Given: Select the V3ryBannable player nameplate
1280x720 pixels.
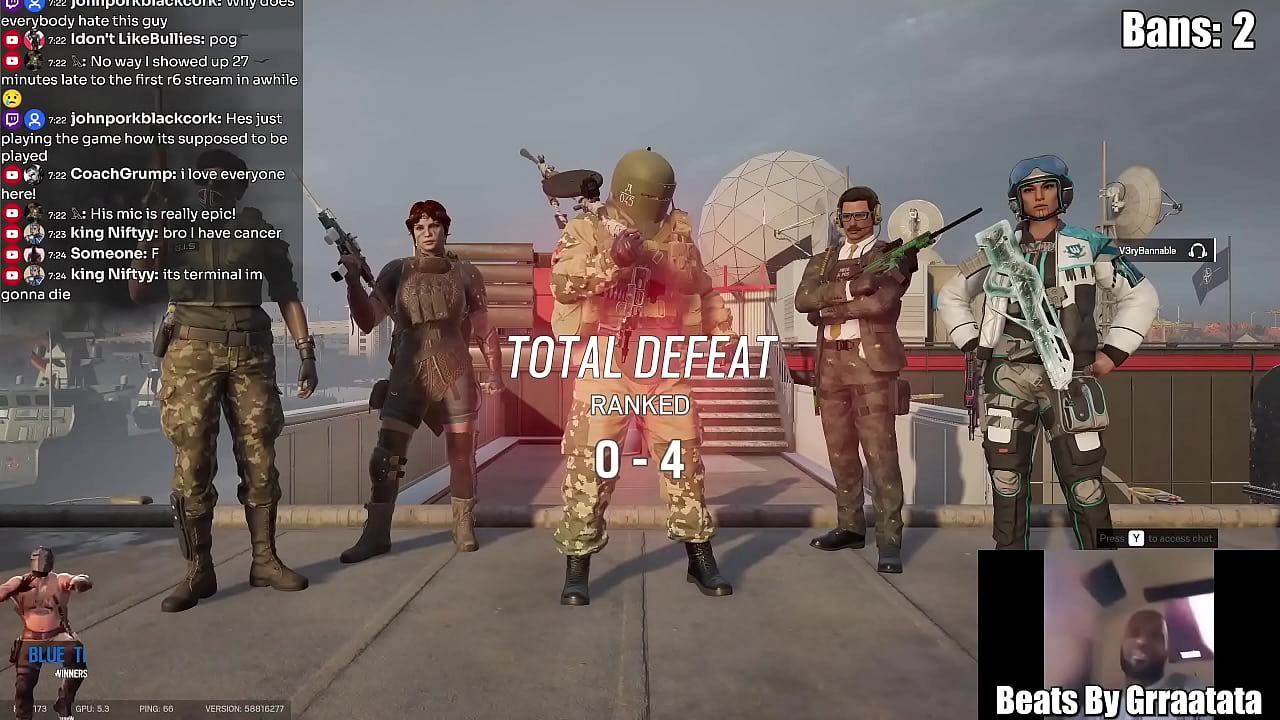Looking at the screenshot, I should click(x=1147, y=251).
